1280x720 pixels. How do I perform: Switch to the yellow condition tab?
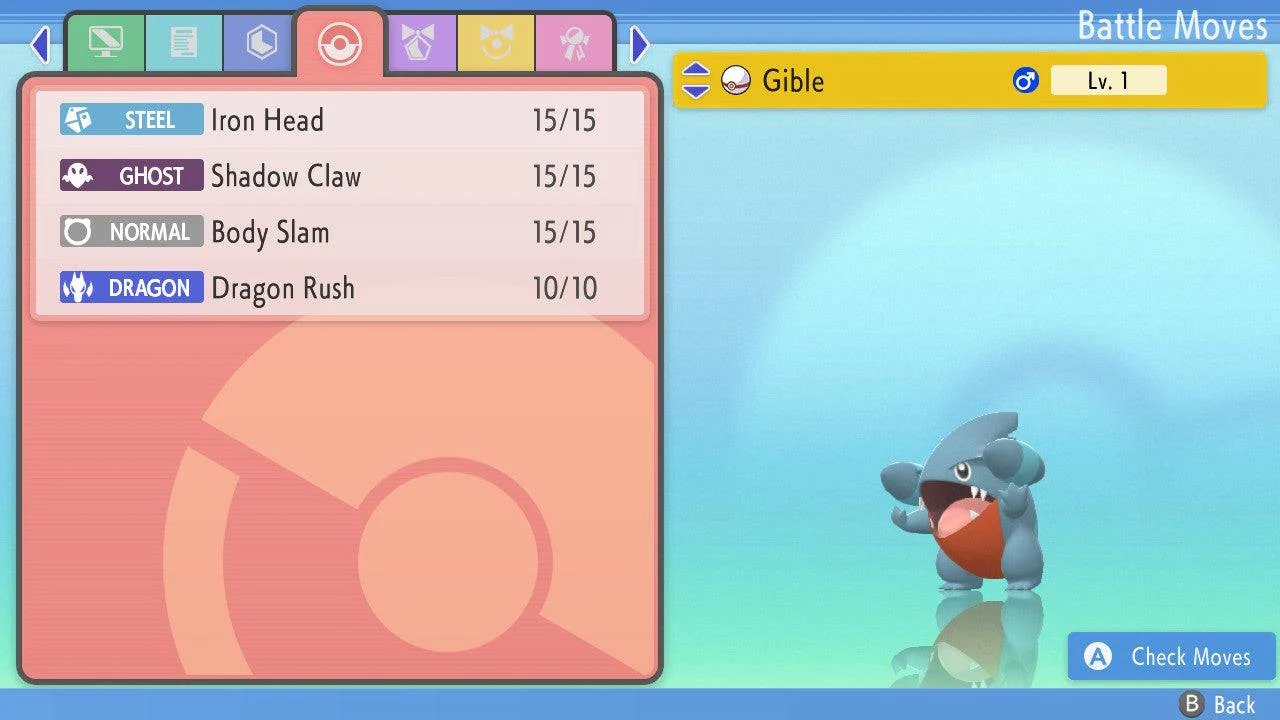click(496, 43)
